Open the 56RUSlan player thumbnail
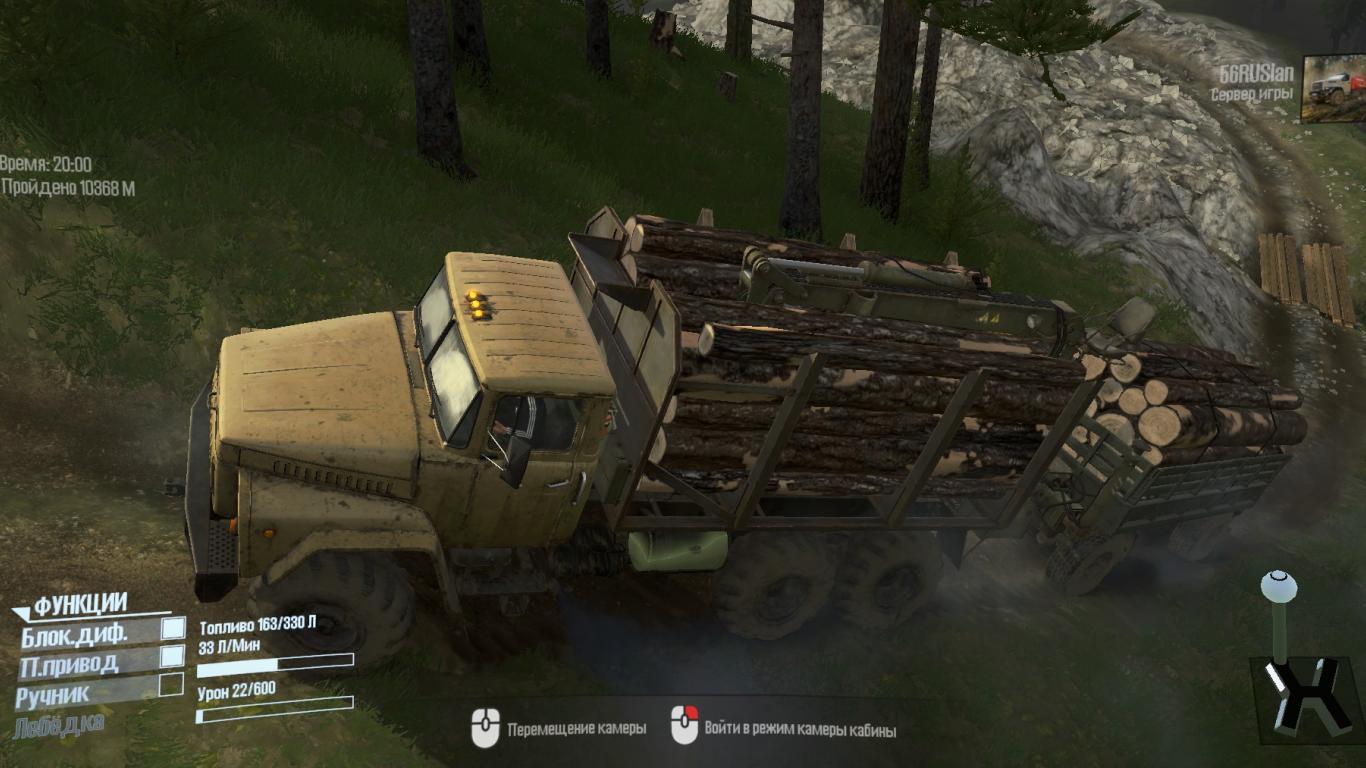The image size is (1366, 768). (x=1332, y=89)
